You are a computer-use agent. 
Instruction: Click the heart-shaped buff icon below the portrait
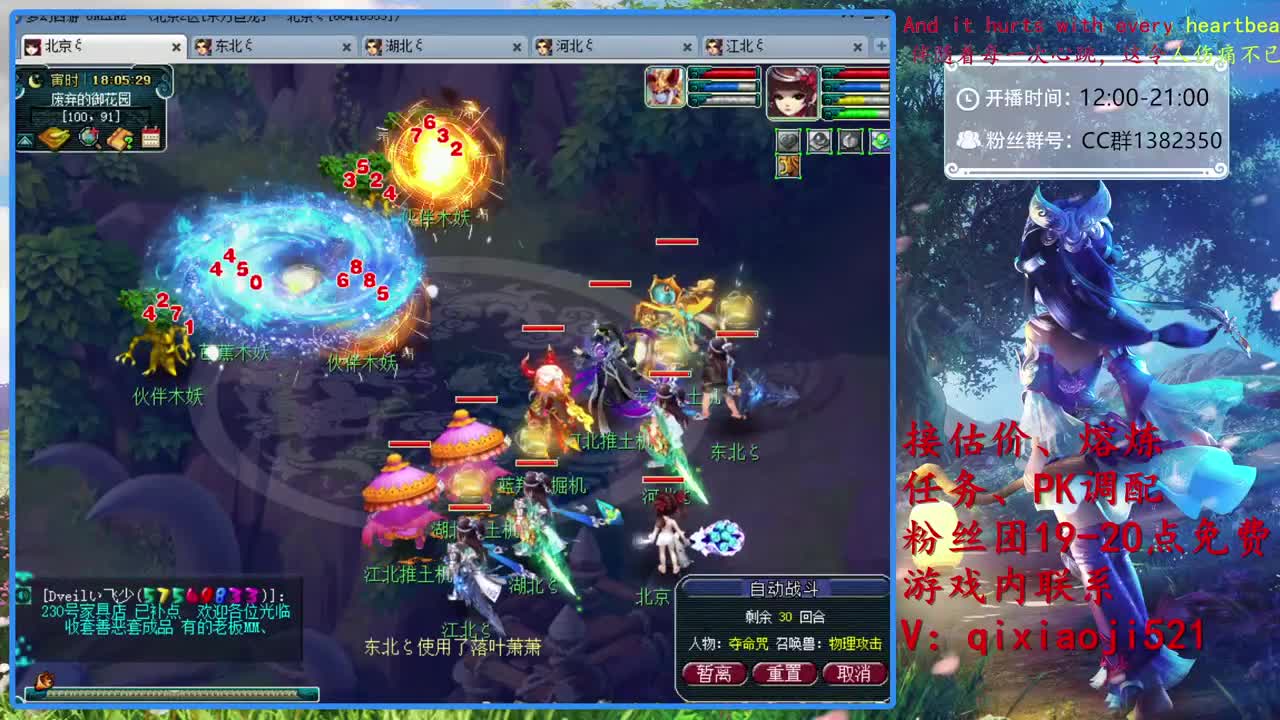(x=788, y=141)
